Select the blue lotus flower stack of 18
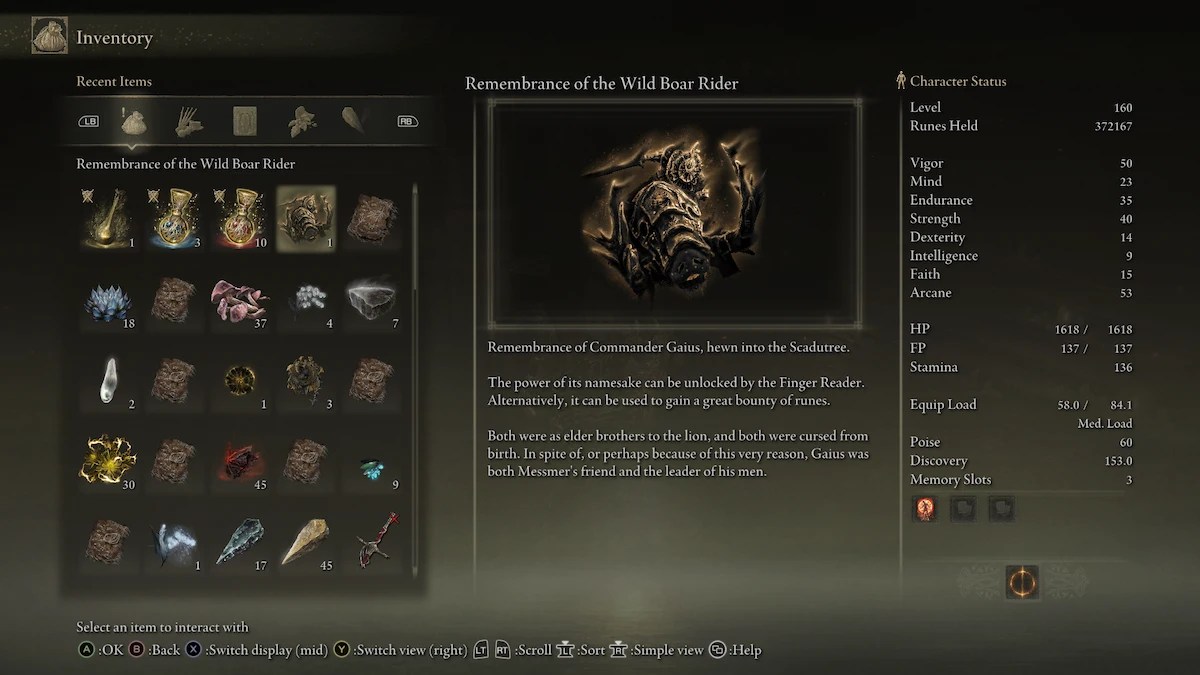This screenshot has width=1200, height=675. point(106,299)
